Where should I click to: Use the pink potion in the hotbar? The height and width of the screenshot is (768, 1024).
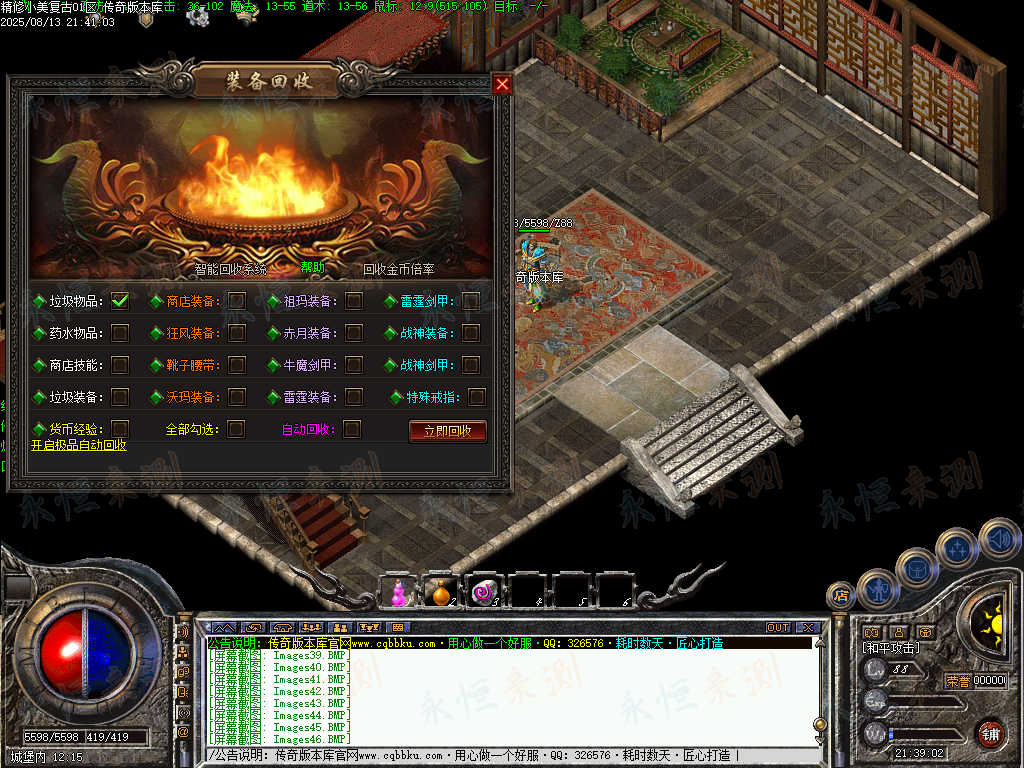399,592
